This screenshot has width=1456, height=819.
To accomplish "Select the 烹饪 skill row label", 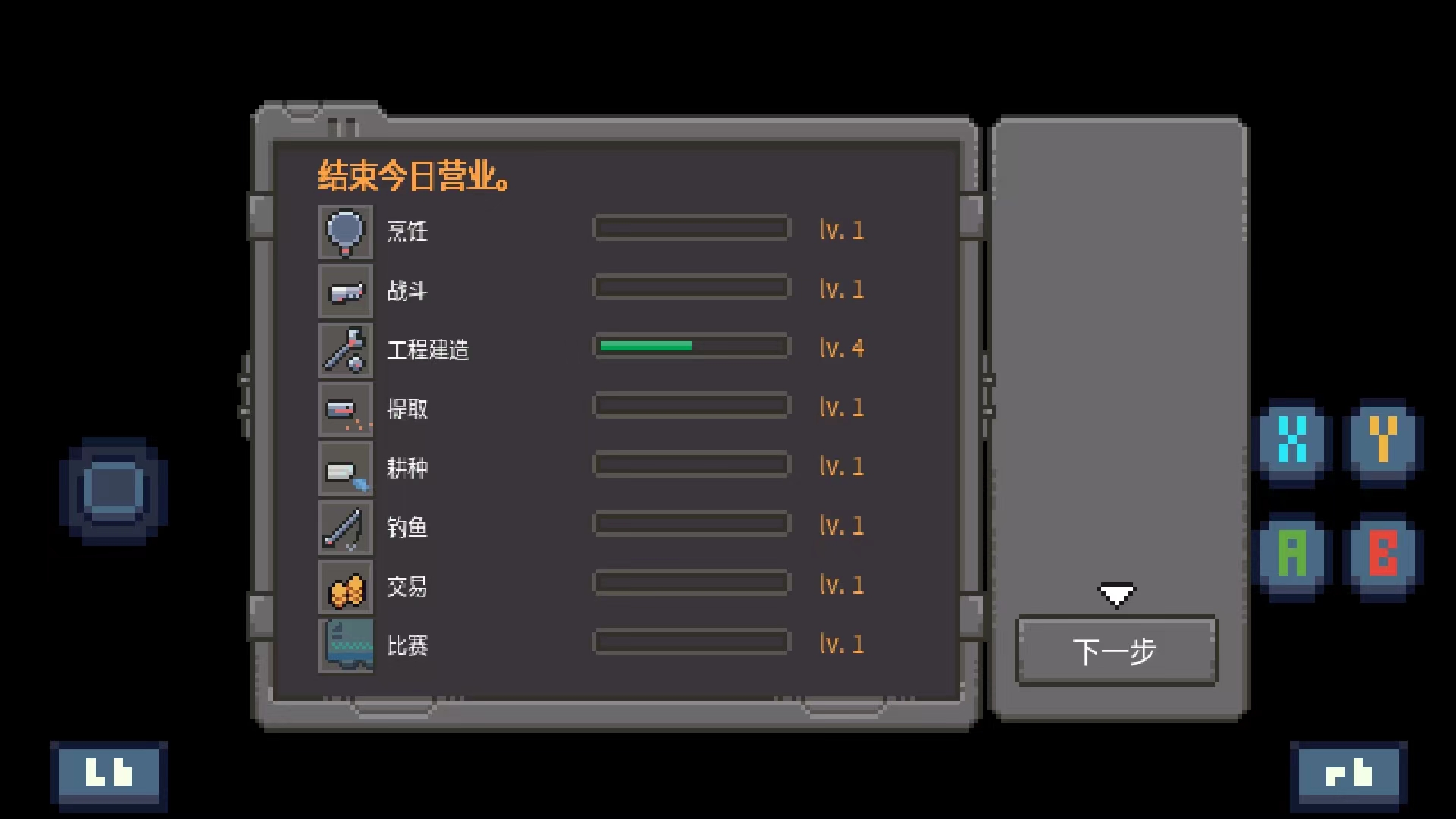I will click(x=408, y=233).
